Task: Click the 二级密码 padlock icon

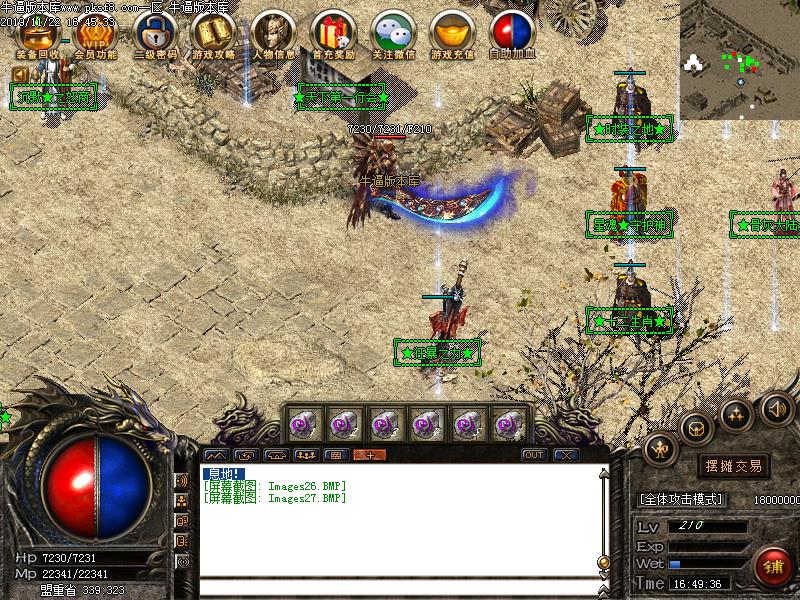Action: pyautogui.click(x=155, y=34)
